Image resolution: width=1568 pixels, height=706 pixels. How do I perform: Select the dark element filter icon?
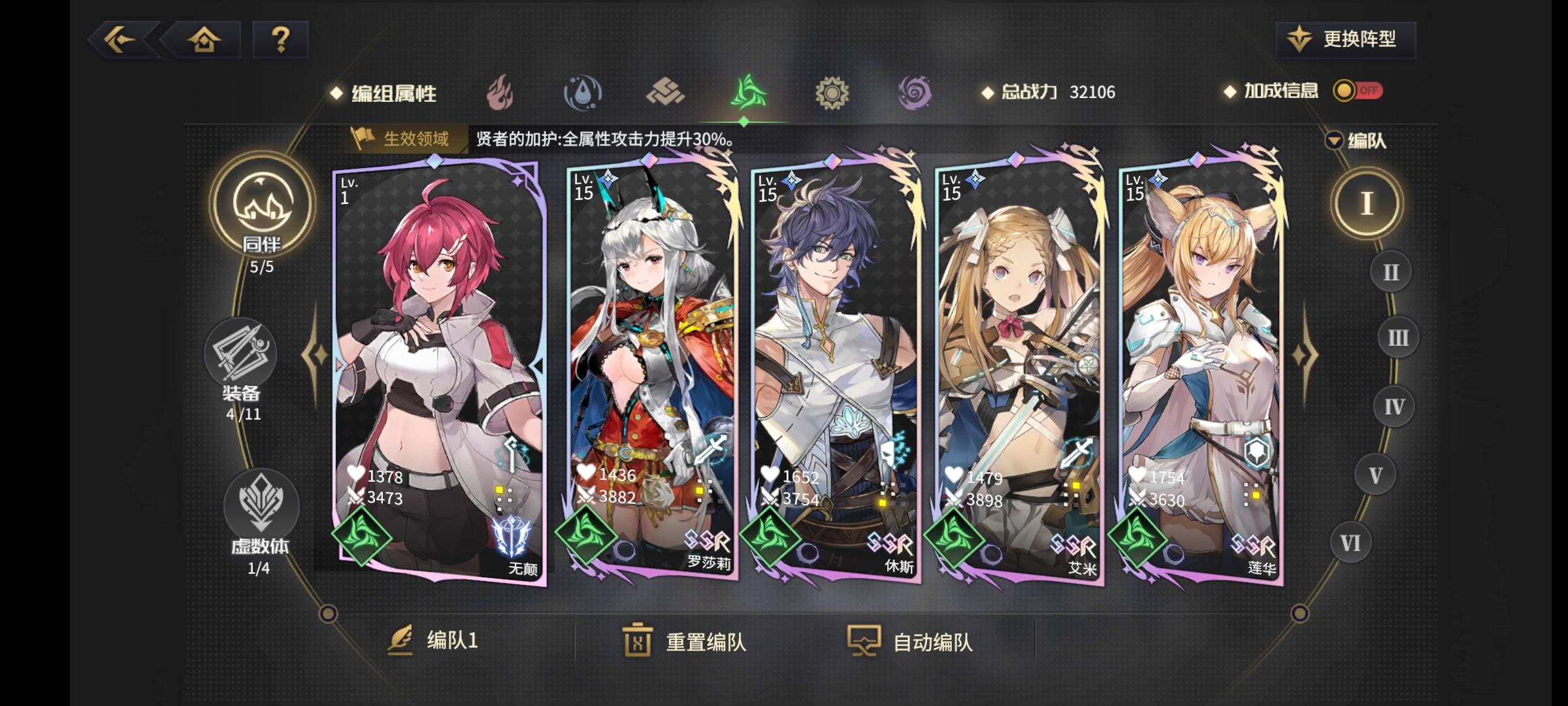pos(913,92)
